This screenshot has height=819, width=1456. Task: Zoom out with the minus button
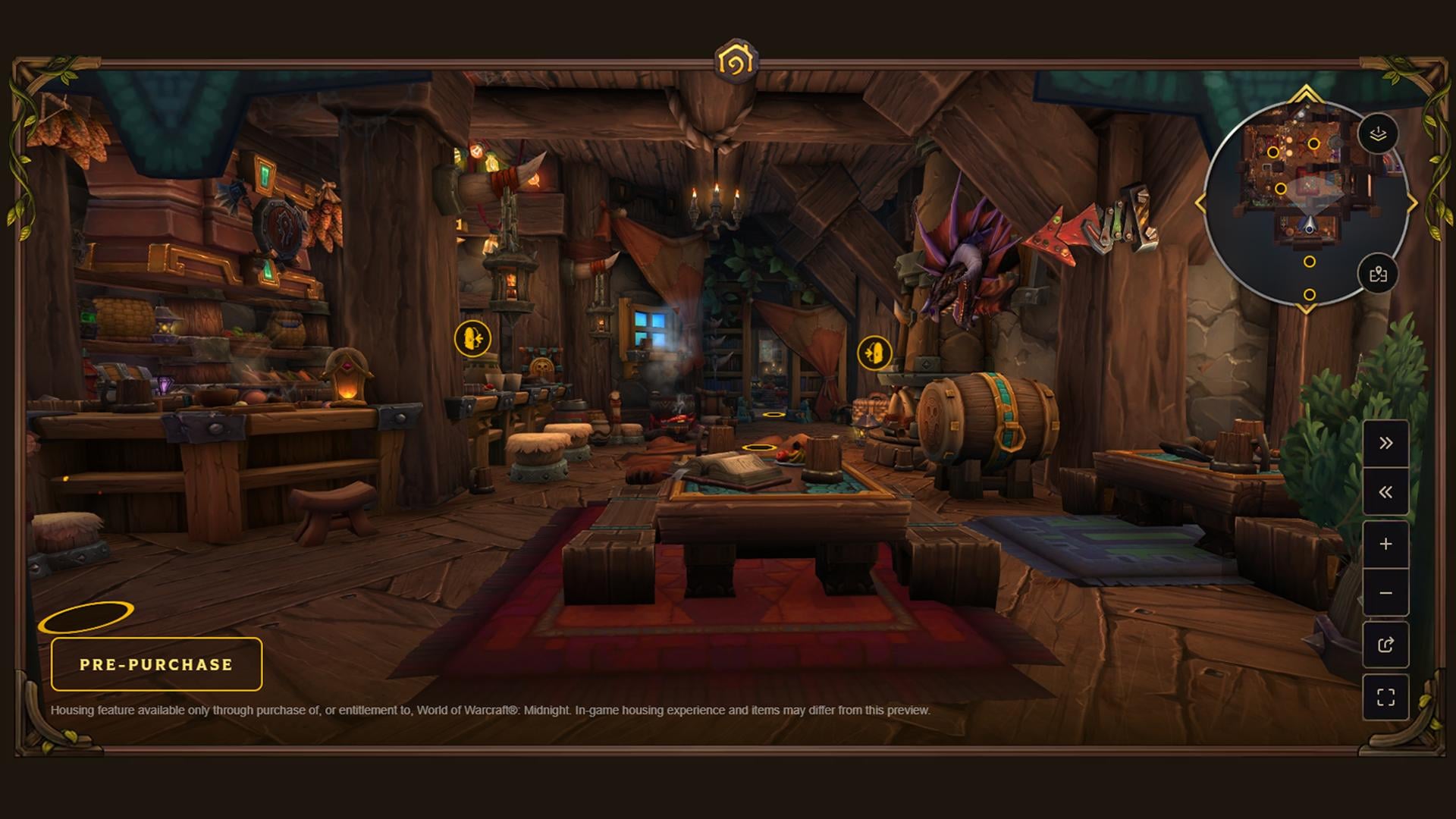pos(1385,593)
